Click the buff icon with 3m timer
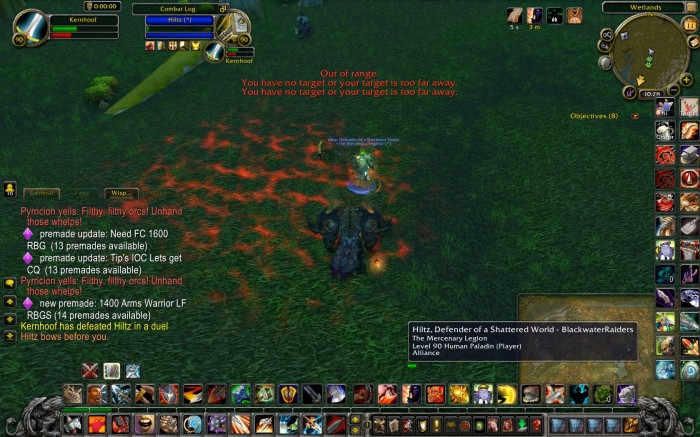 click(x=535, y=15)
